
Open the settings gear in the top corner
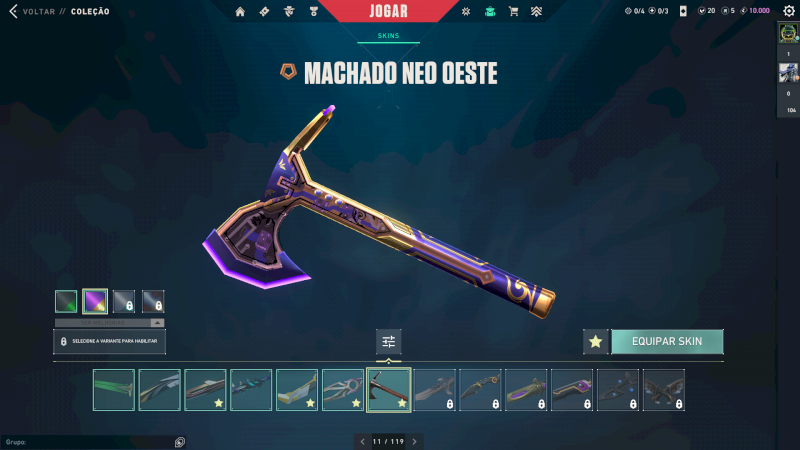787,11
